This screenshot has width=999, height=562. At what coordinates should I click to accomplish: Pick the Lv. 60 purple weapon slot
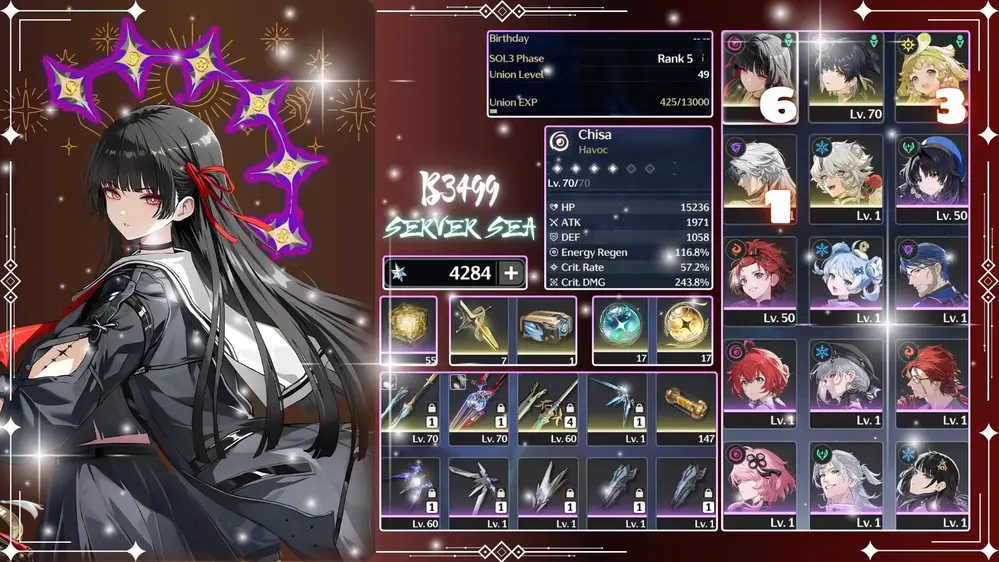click(409, 490)
